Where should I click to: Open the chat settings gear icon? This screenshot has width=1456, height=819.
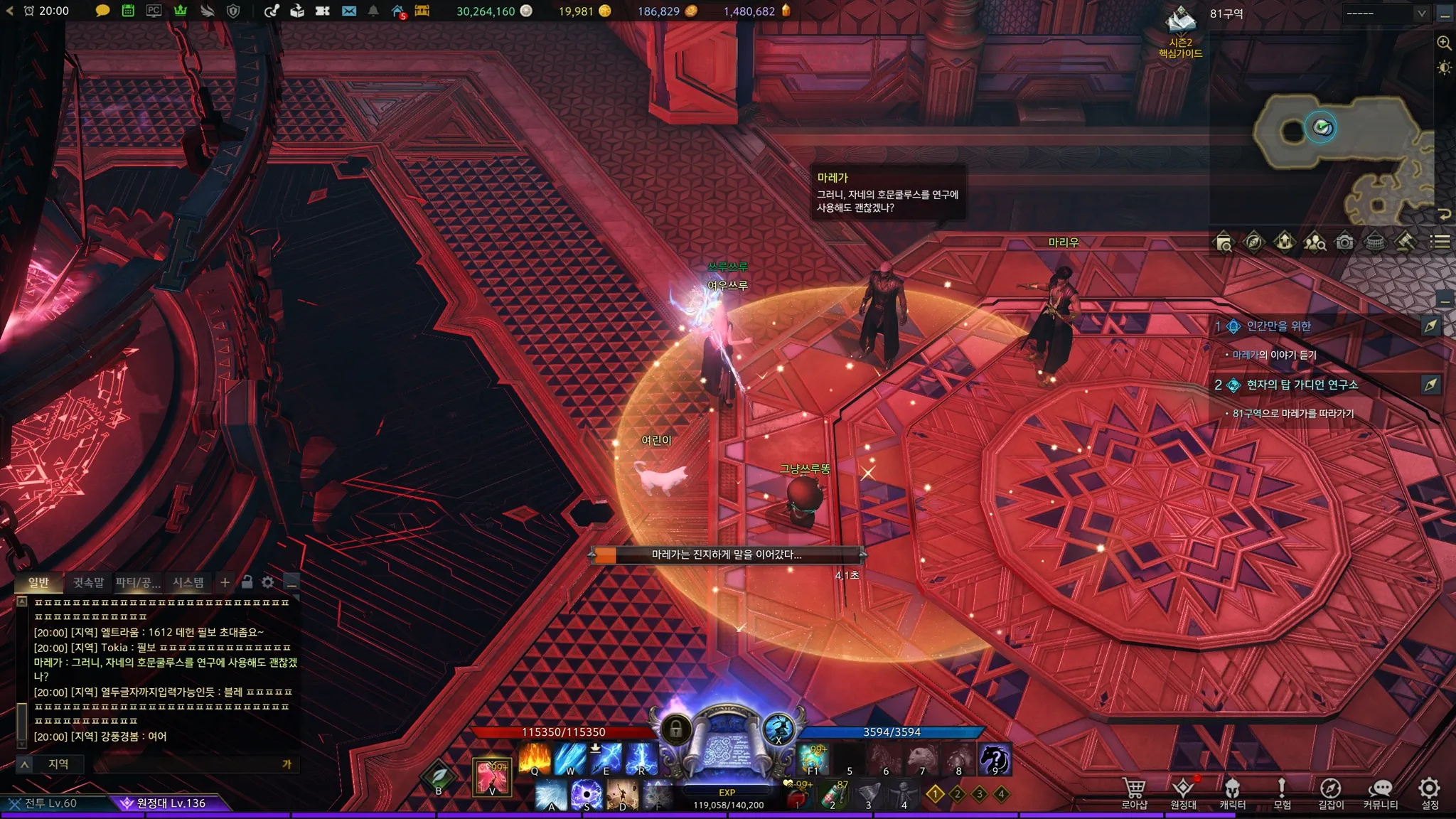click(x=267, y=582)
